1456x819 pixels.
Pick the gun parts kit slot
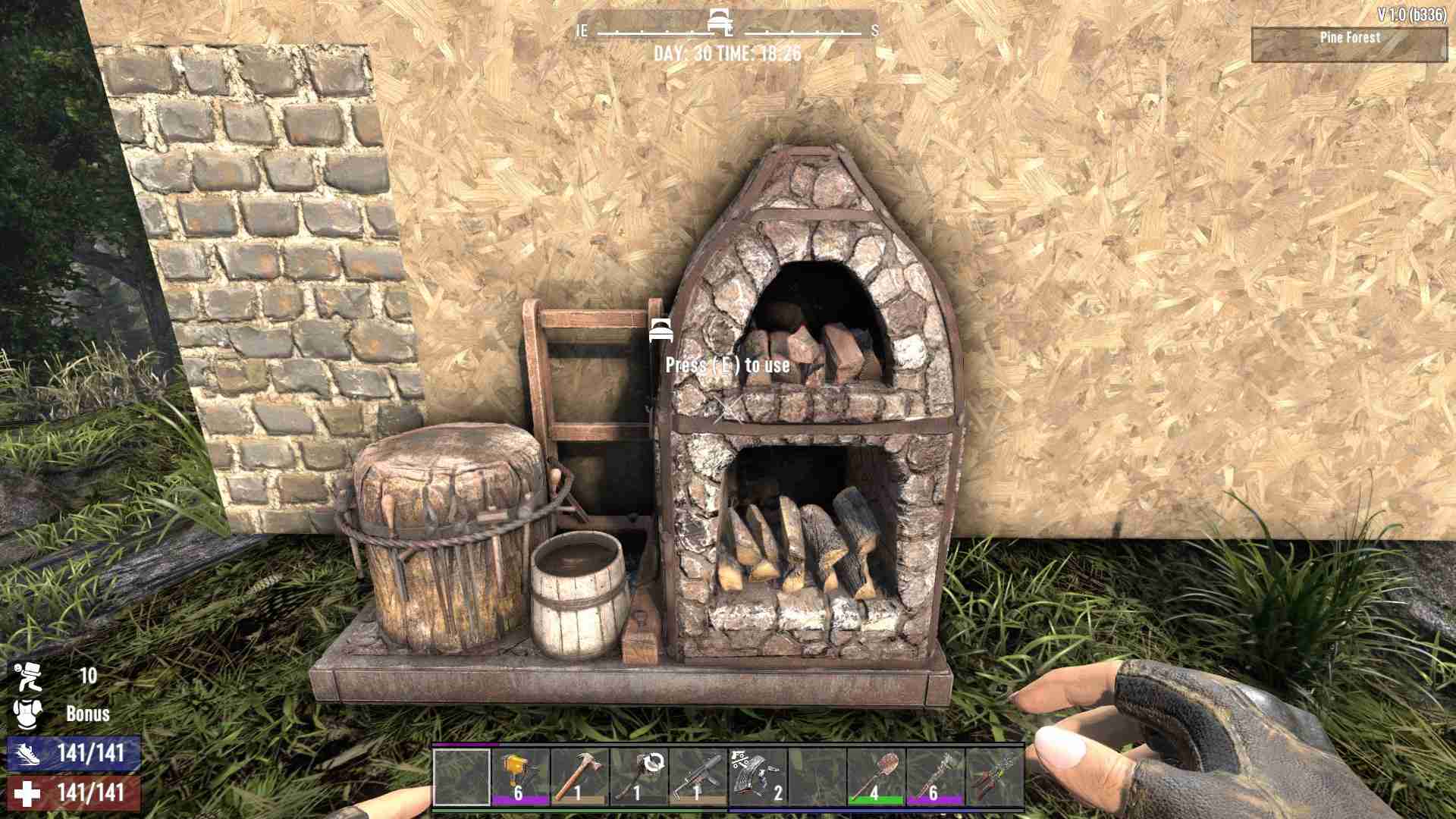(757, 777)
